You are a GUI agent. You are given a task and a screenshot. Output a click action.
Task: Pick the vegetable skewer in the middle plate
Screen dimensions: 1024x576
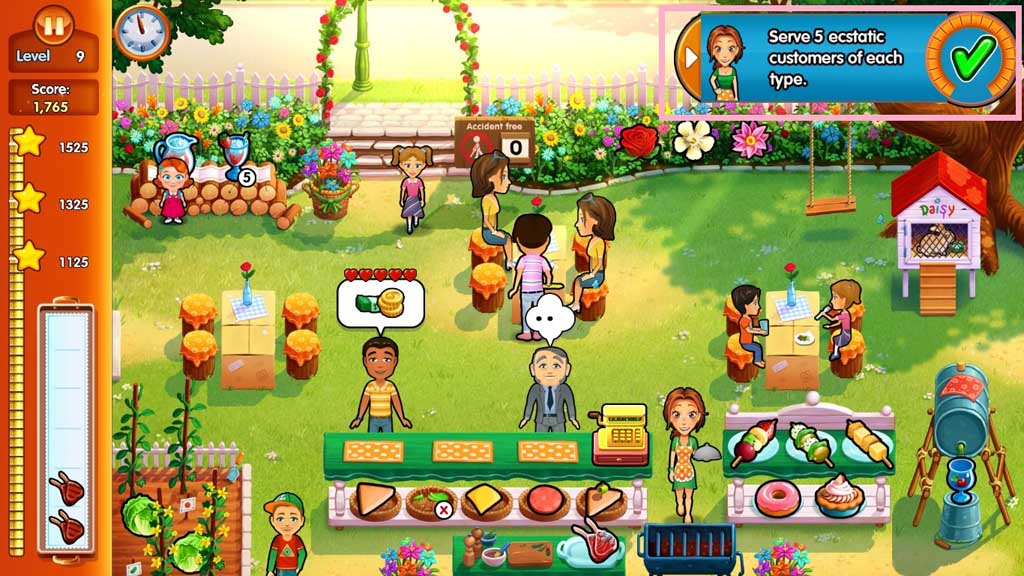(x=810, y=443)
